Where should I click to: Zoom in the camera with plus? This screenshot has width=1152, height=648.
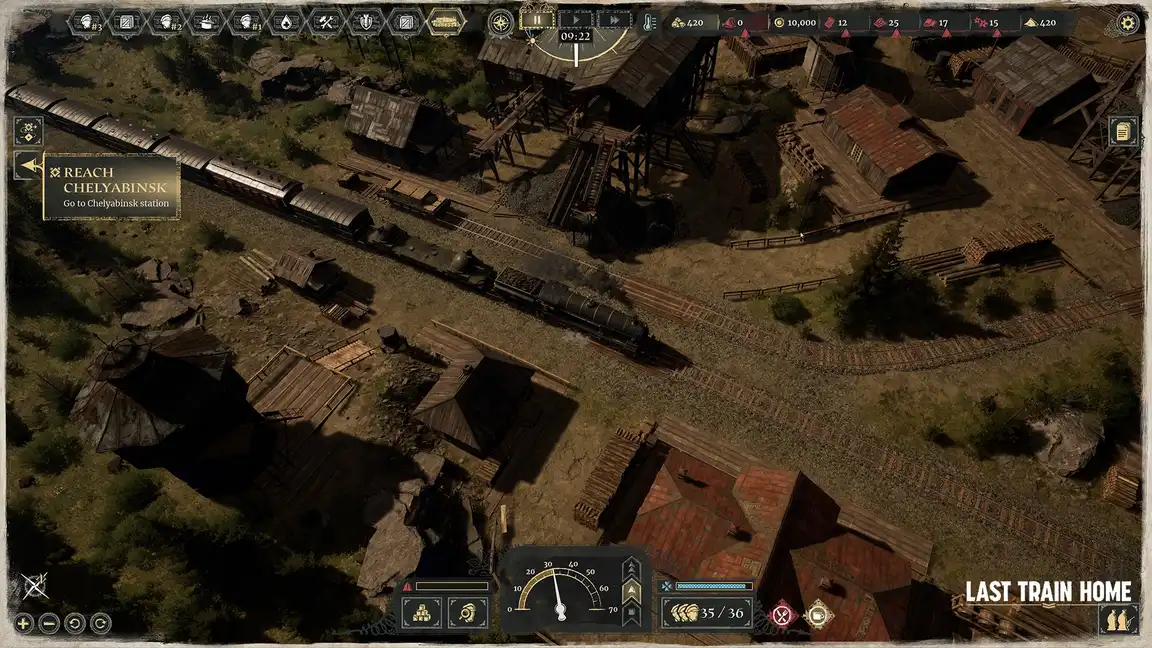coord(24,623)
